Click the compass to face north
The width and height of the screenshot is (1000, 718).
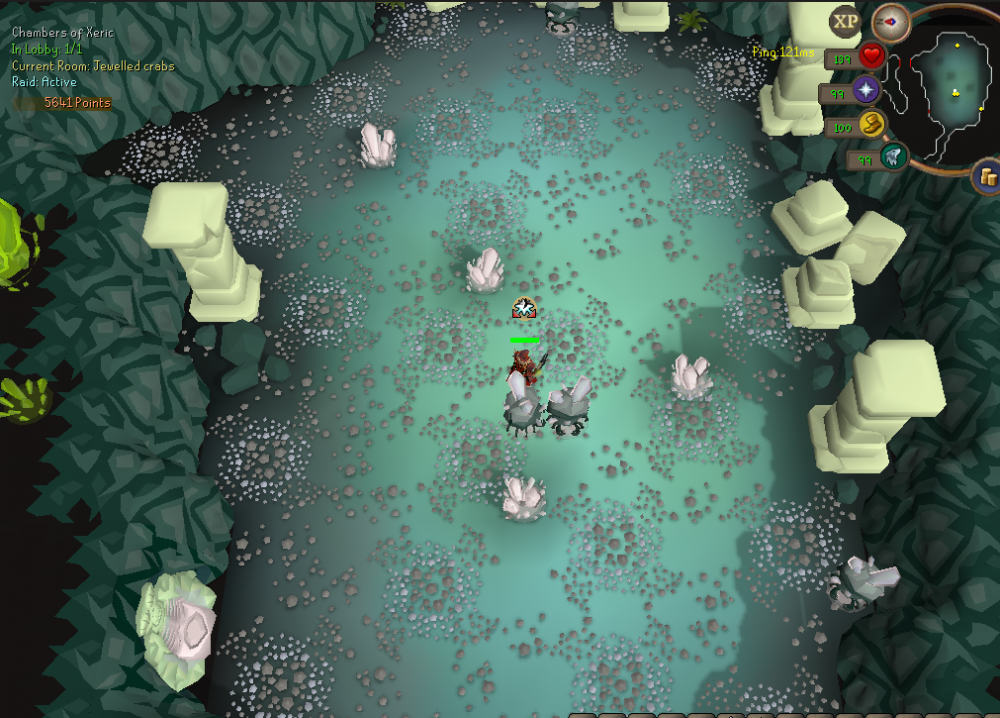[x=889, y=20]
